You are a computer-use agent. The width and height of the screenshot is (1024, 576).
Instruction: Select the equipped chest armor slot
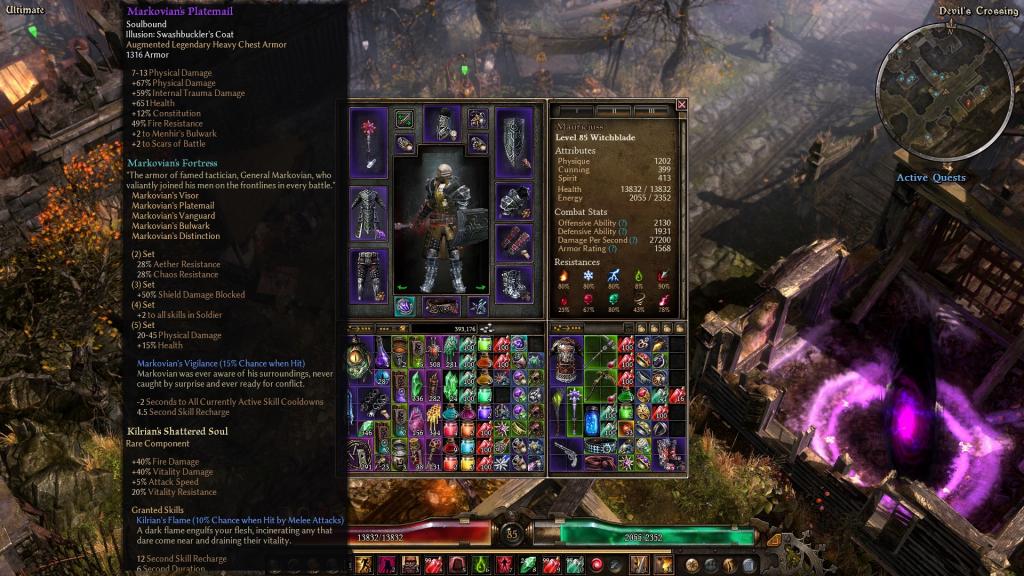[x=367, y=213]
